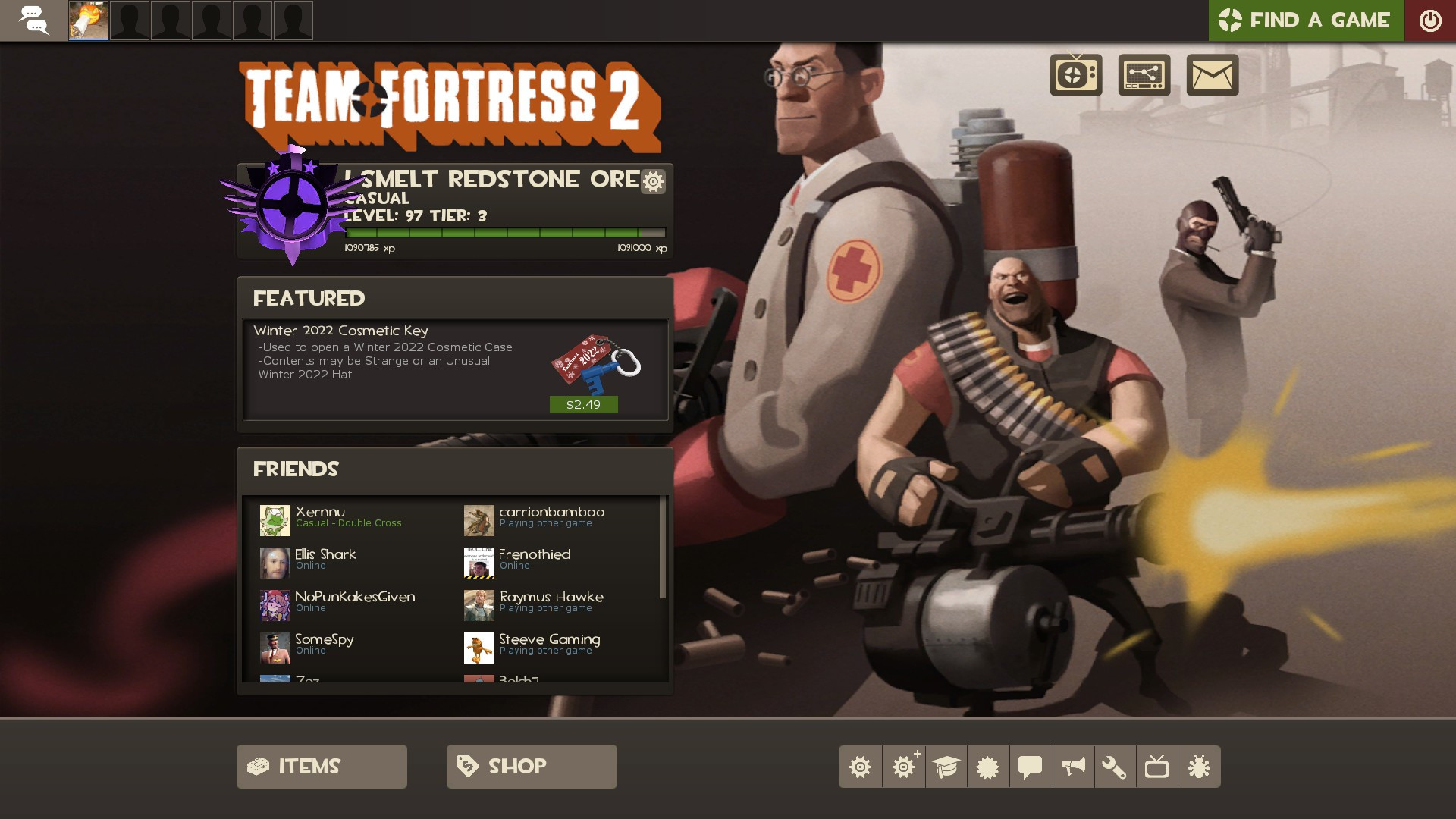The image size is (1456, 819).
Task: Click the megaphone announcements icon
Action: [1074, 767]
